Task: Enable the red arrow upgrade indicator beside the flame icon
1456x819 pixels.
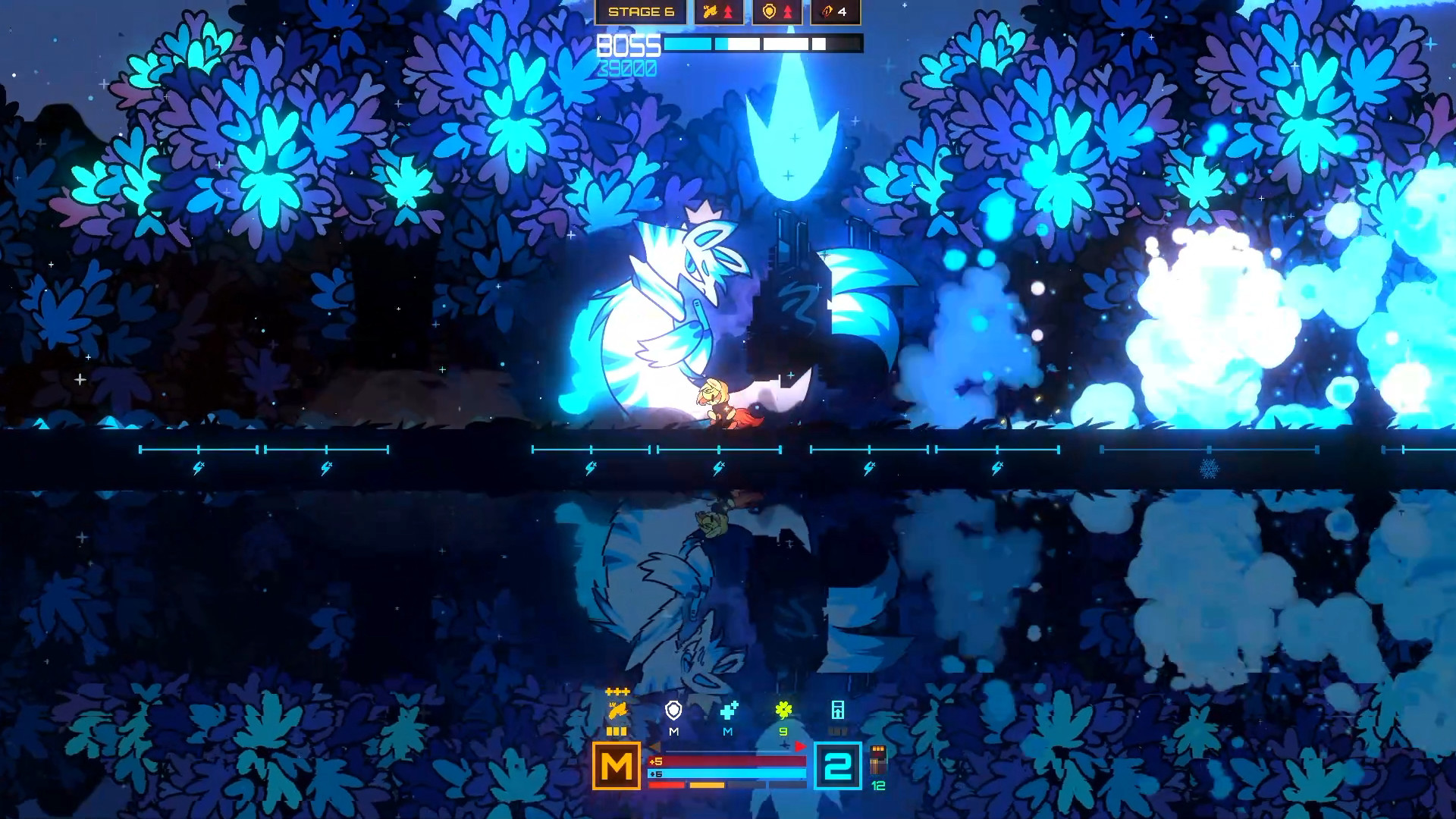Action: [729, 11]
